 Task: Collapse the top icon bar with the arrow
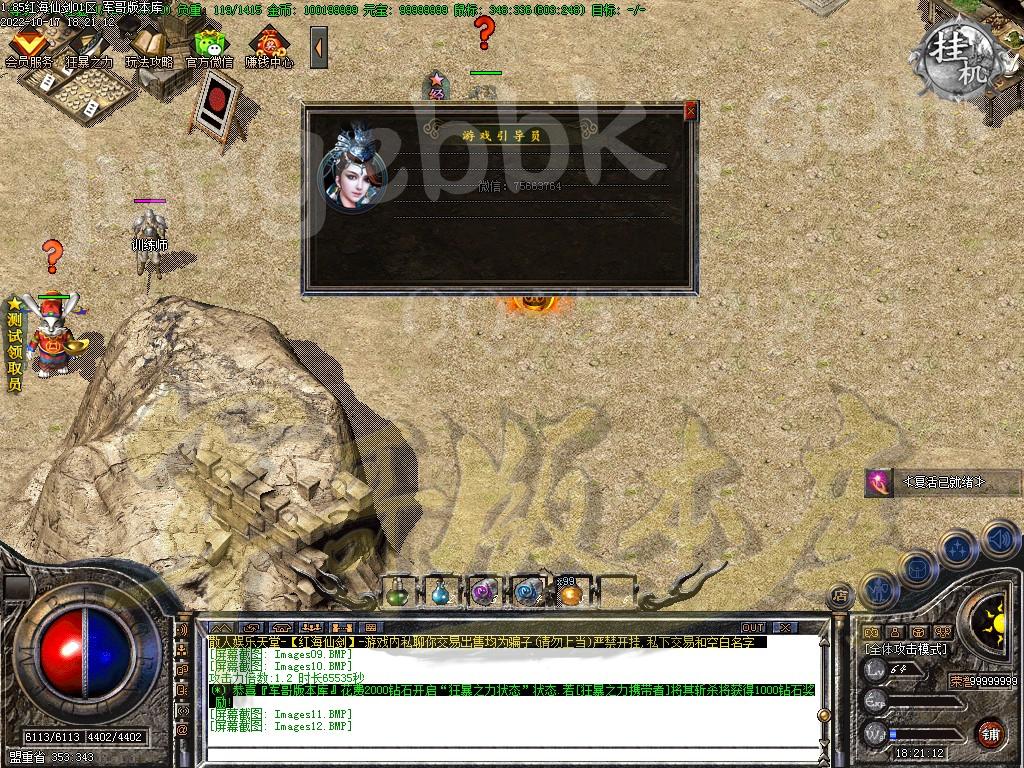319,47
